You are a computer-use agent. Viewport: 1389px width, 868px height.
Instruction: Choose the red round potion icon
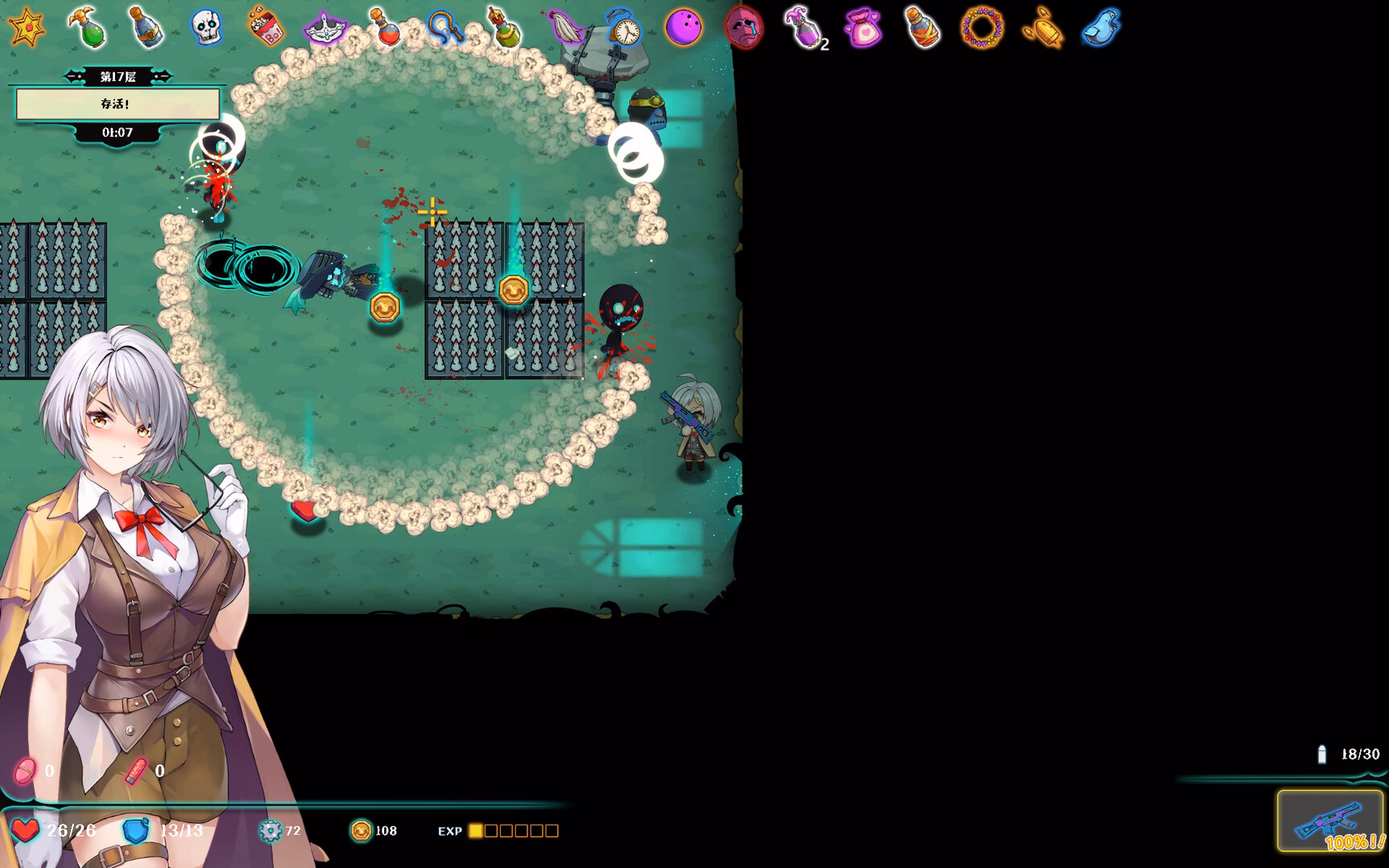(x=384, y=27)
